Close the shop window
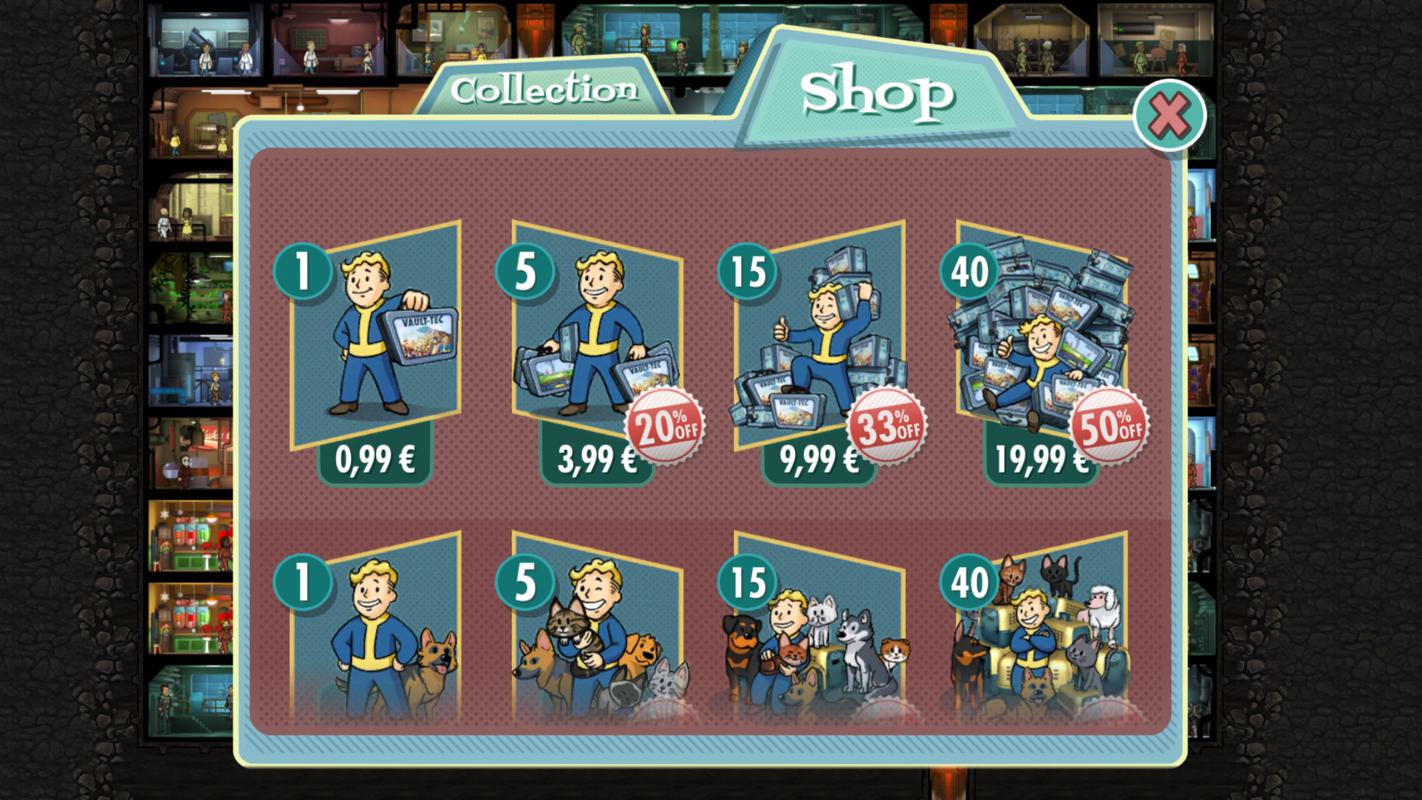This screenshot has height=800, width=1422. pos(1169,116)
